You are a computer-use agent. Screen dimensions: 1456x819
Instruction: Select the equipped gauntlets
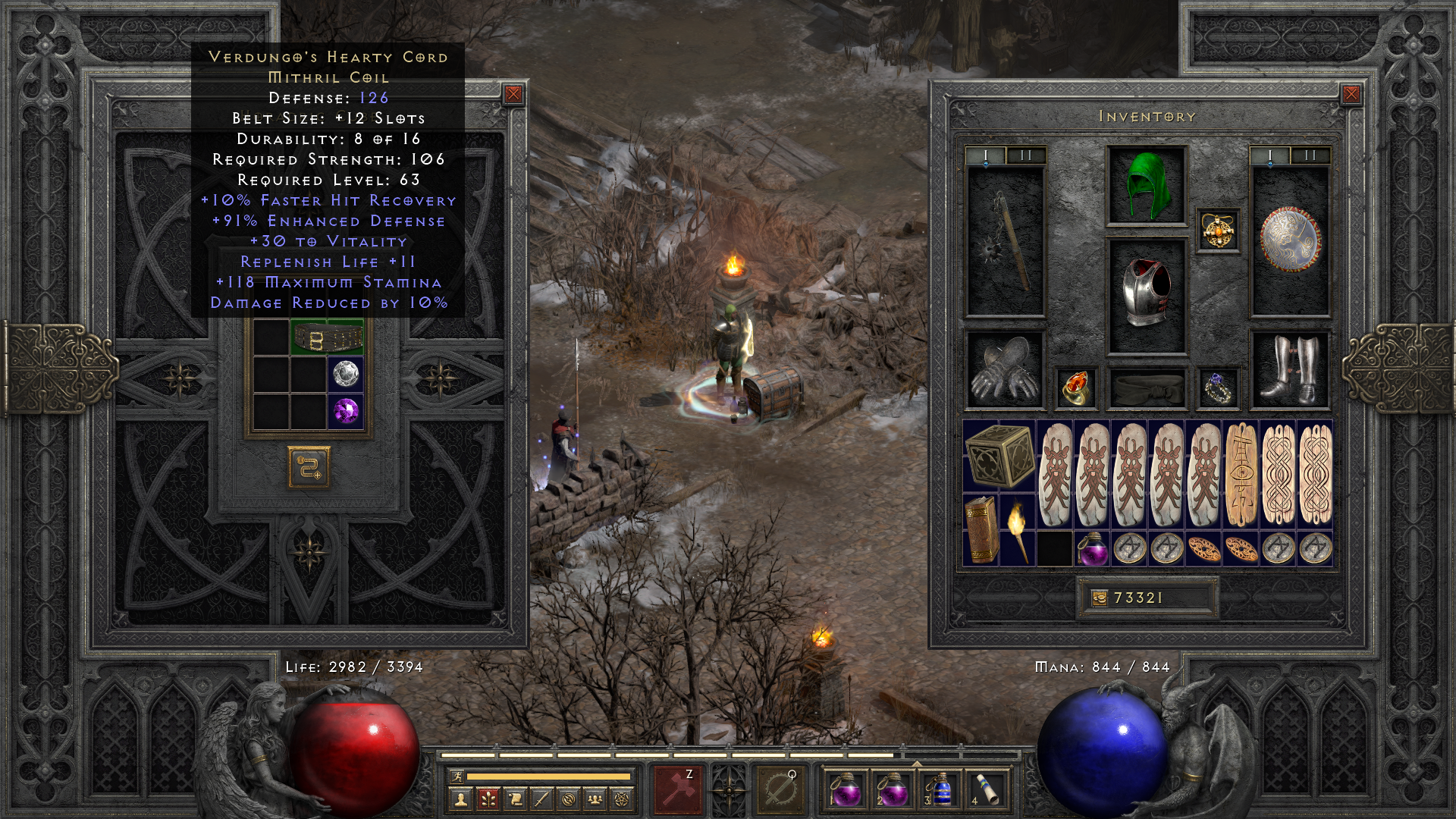tap(1006, 370)
